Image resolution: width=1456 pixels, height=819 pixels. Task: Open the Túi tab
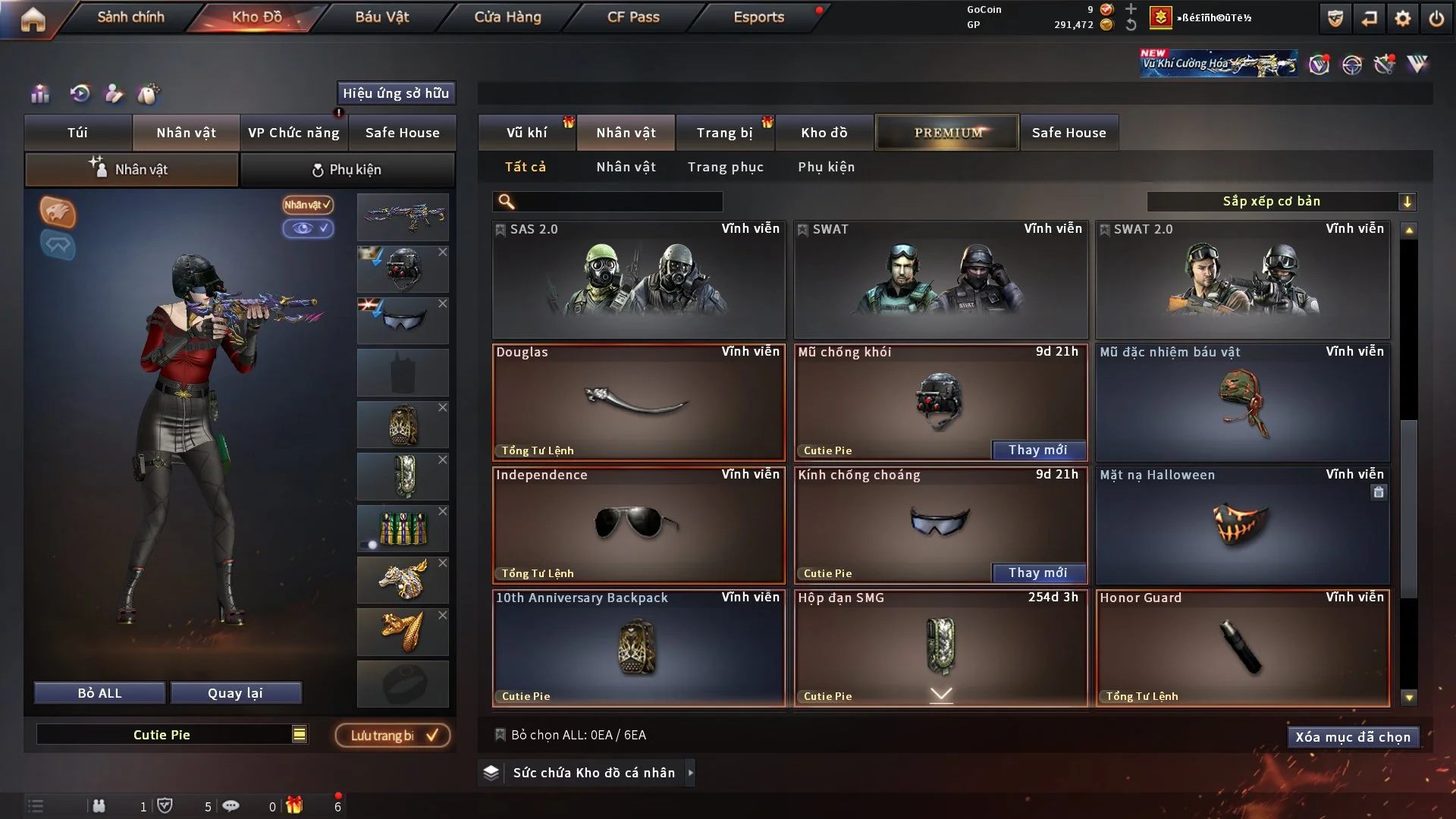(x=77, y=133)
